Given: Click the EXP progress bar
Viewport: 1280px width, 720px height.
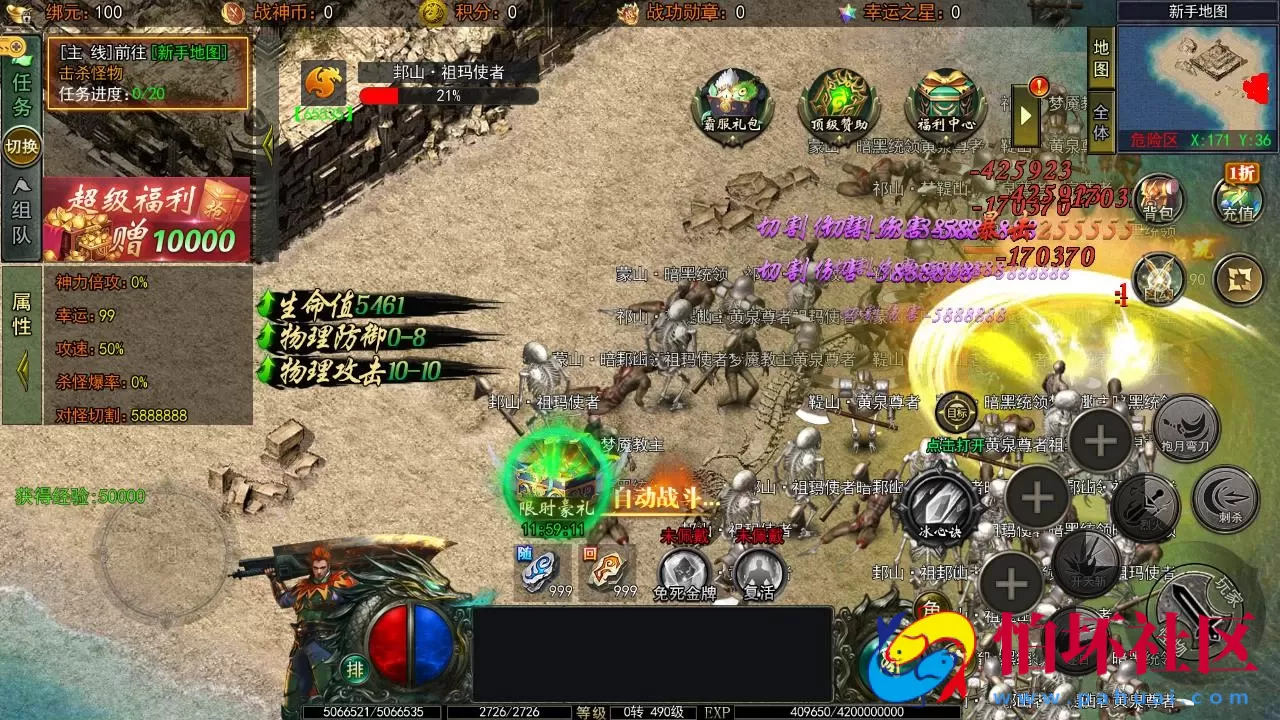Looking at the screenshot, I should pos(850,712).
